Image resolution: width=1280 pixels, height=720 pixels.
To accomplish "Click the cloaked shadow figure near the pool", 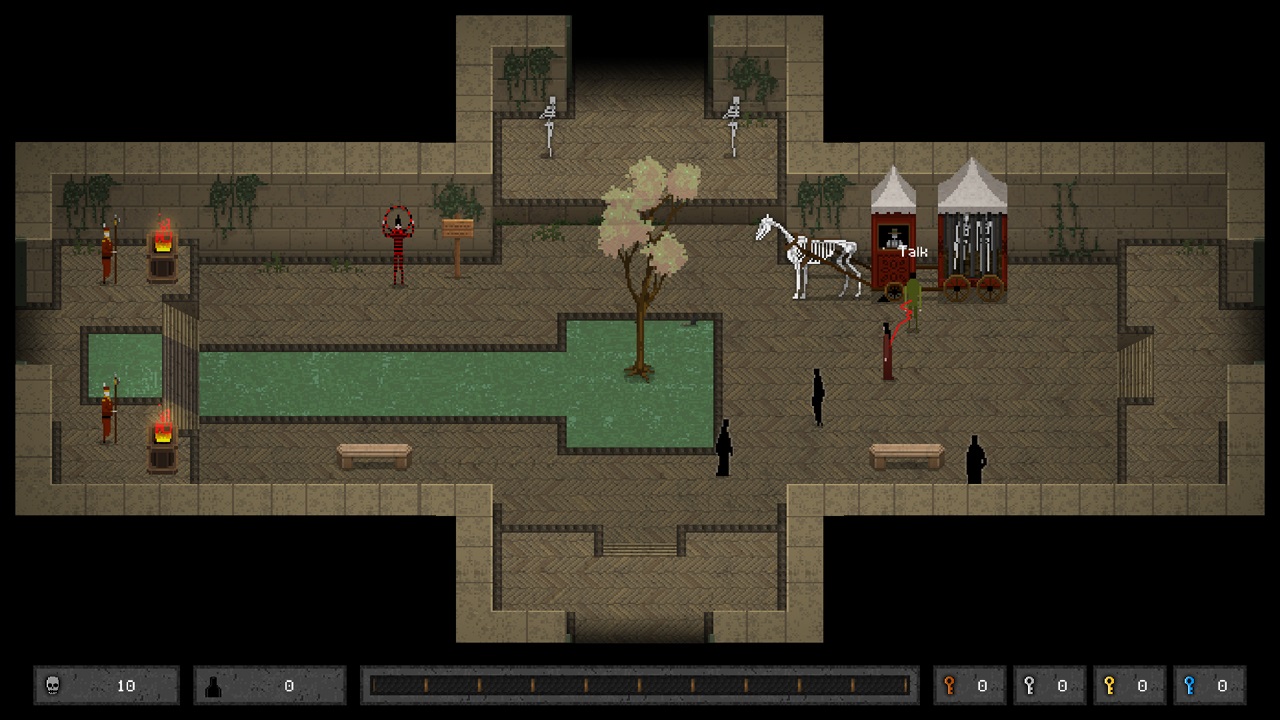I will 724,448.
